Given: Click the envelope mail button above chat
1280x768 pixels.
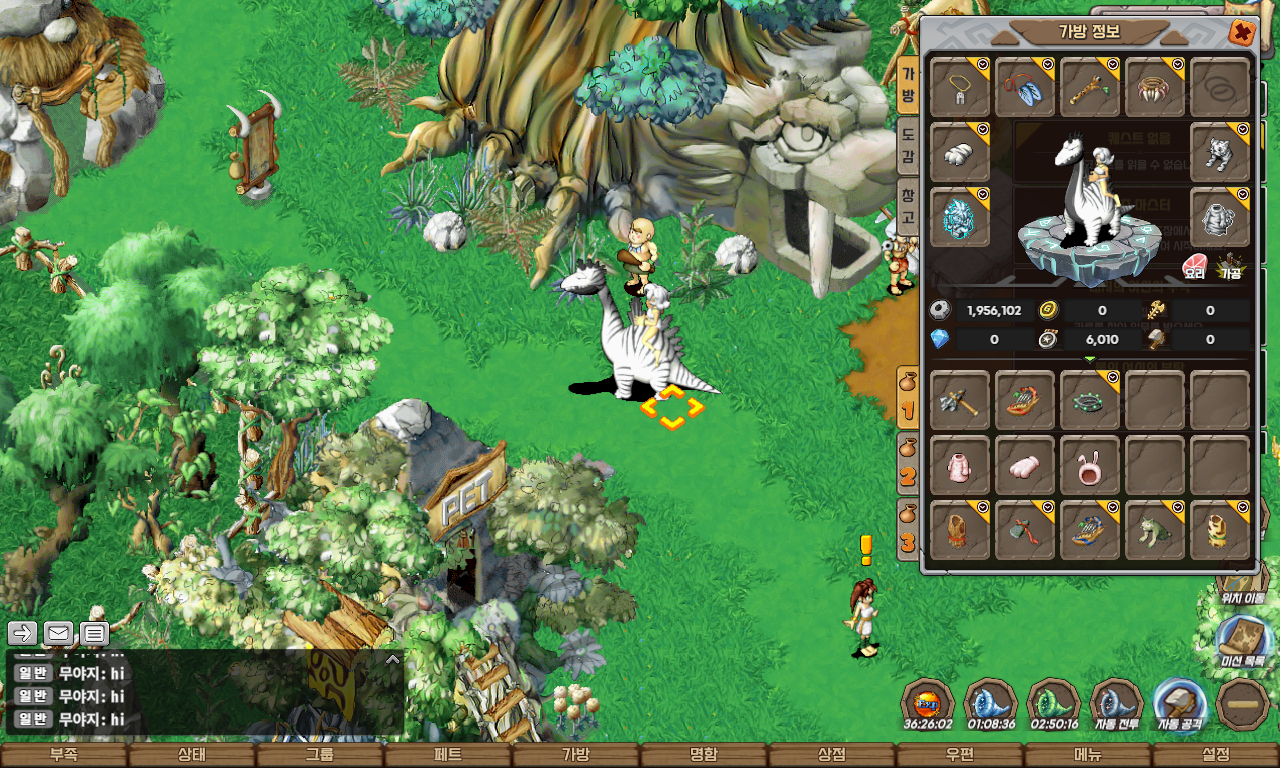Looking at the screenshot, I should 58,633.
